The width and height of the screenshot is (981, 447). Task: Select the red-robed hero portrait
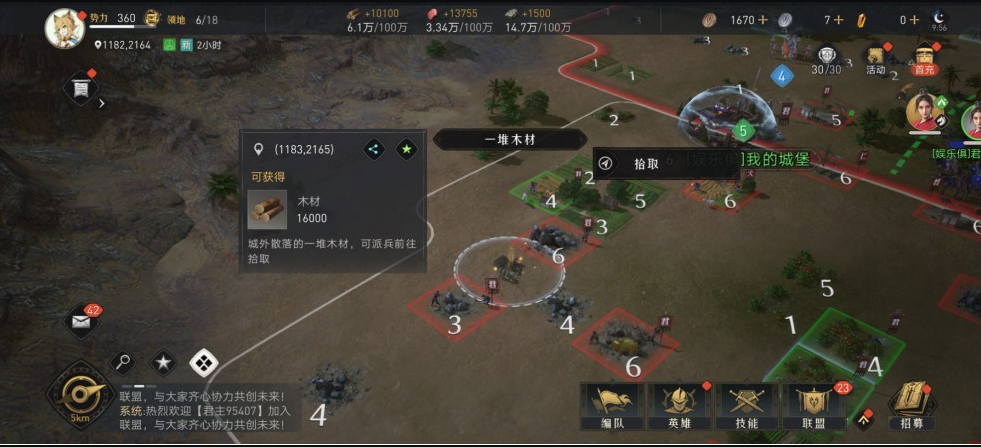point(924,113)
